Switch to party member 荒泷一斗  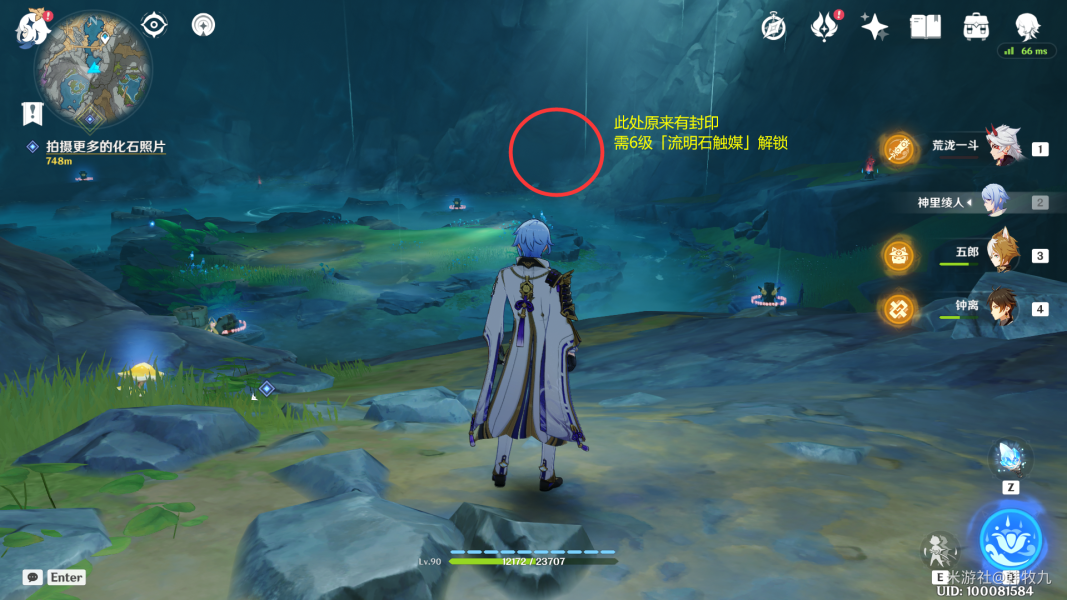(1006, 148)
